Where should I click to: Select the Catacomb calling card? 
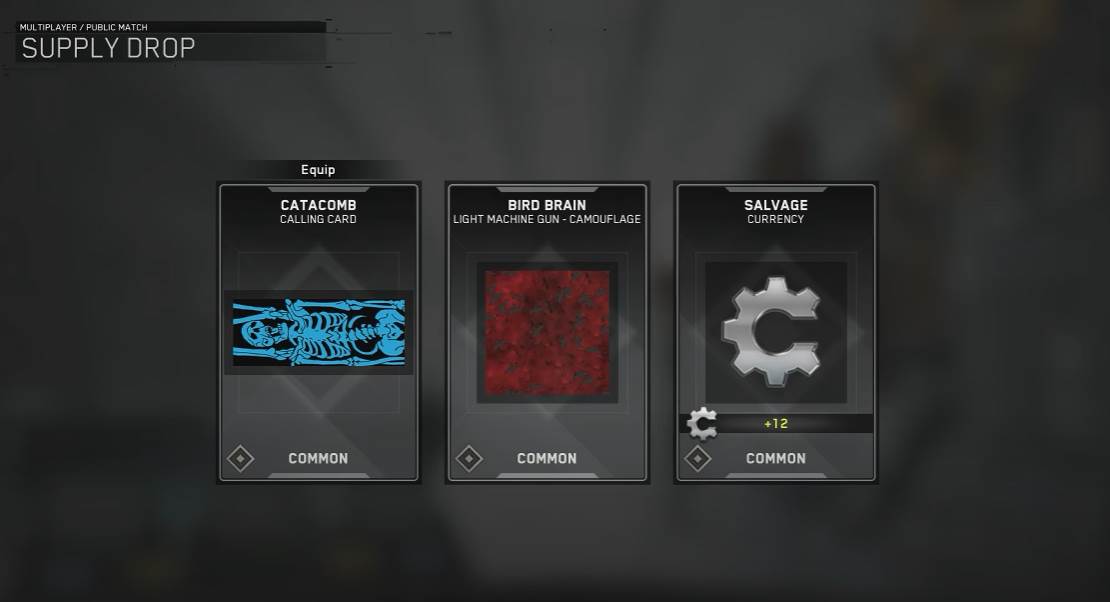click(318, 332)
